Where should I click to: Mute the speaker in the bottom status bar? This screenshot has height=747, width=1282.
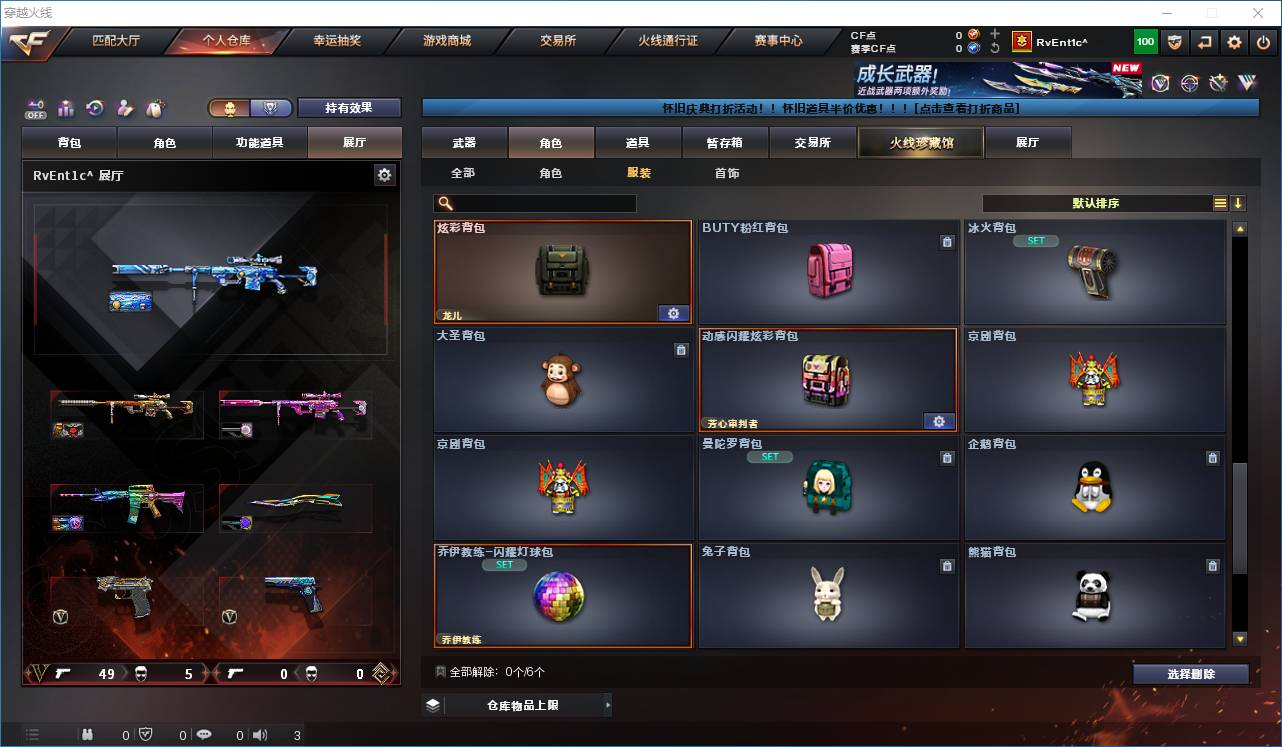tap(260, 734)
